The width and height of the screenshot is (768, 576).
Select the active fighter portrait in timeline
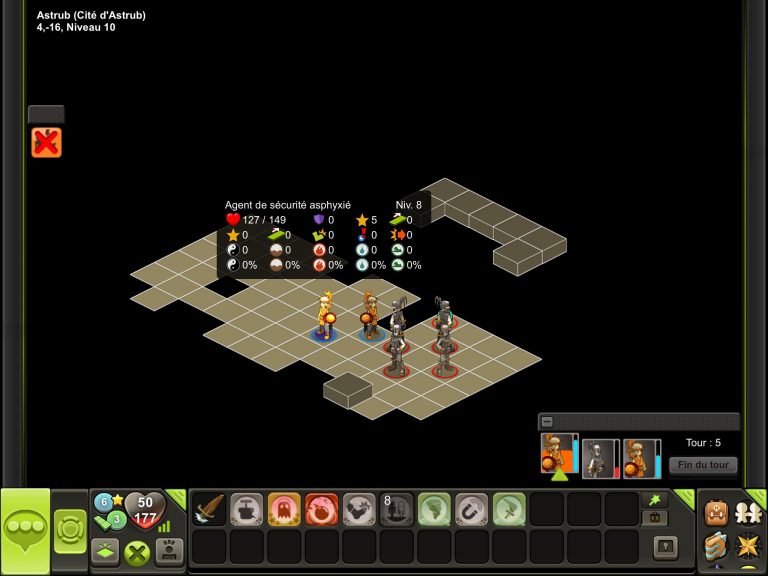[558, 453]
